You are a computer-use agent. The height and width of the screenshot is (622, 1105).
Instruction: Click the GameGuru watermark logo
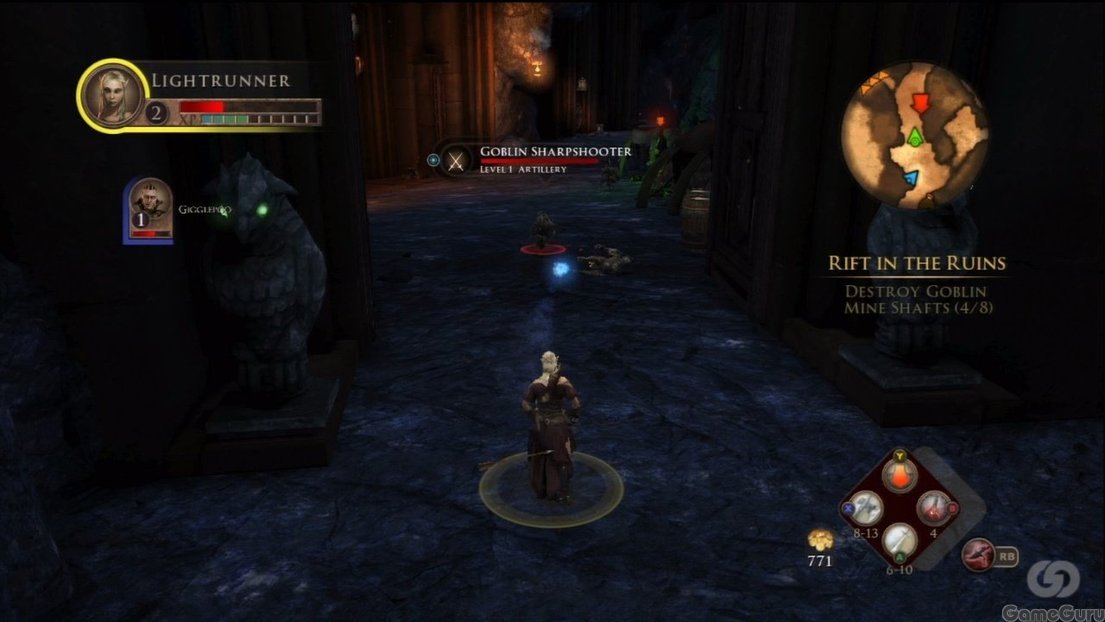click(x=1052, y=578)
